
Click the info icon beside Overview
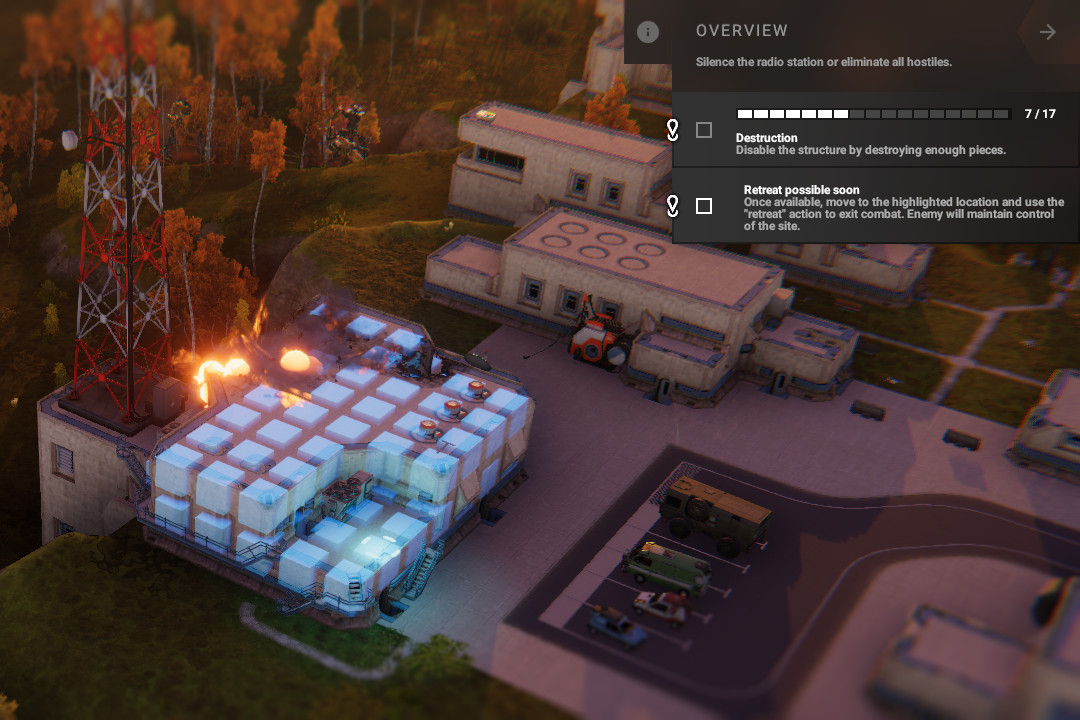coord(648,32)
